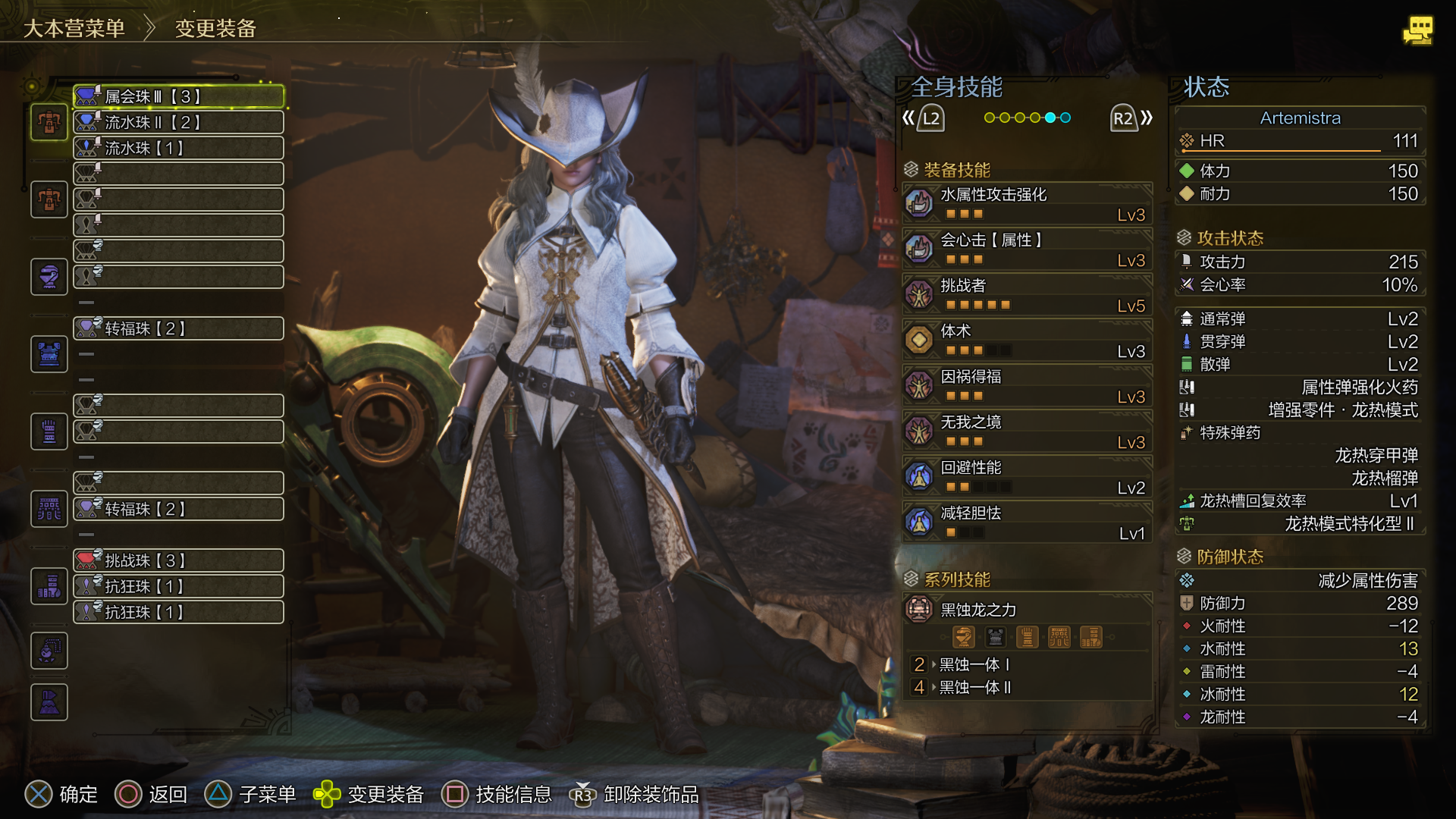Select the 水属性攻击强化 skill row
This screenshot has width=1456, height=819.
[1028, 204]
